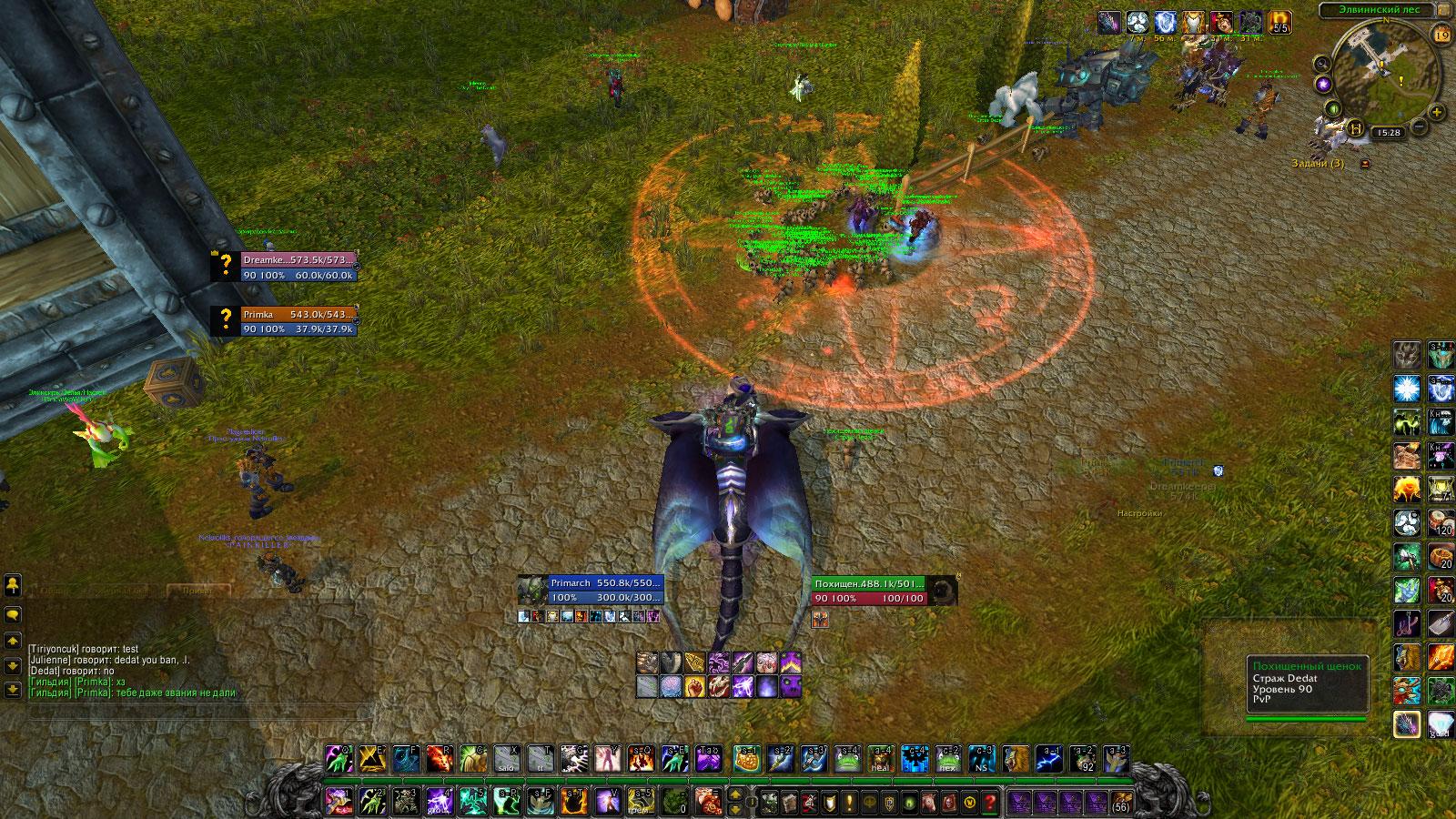Activate the frog Hex ability

click(x=947, y=758)
